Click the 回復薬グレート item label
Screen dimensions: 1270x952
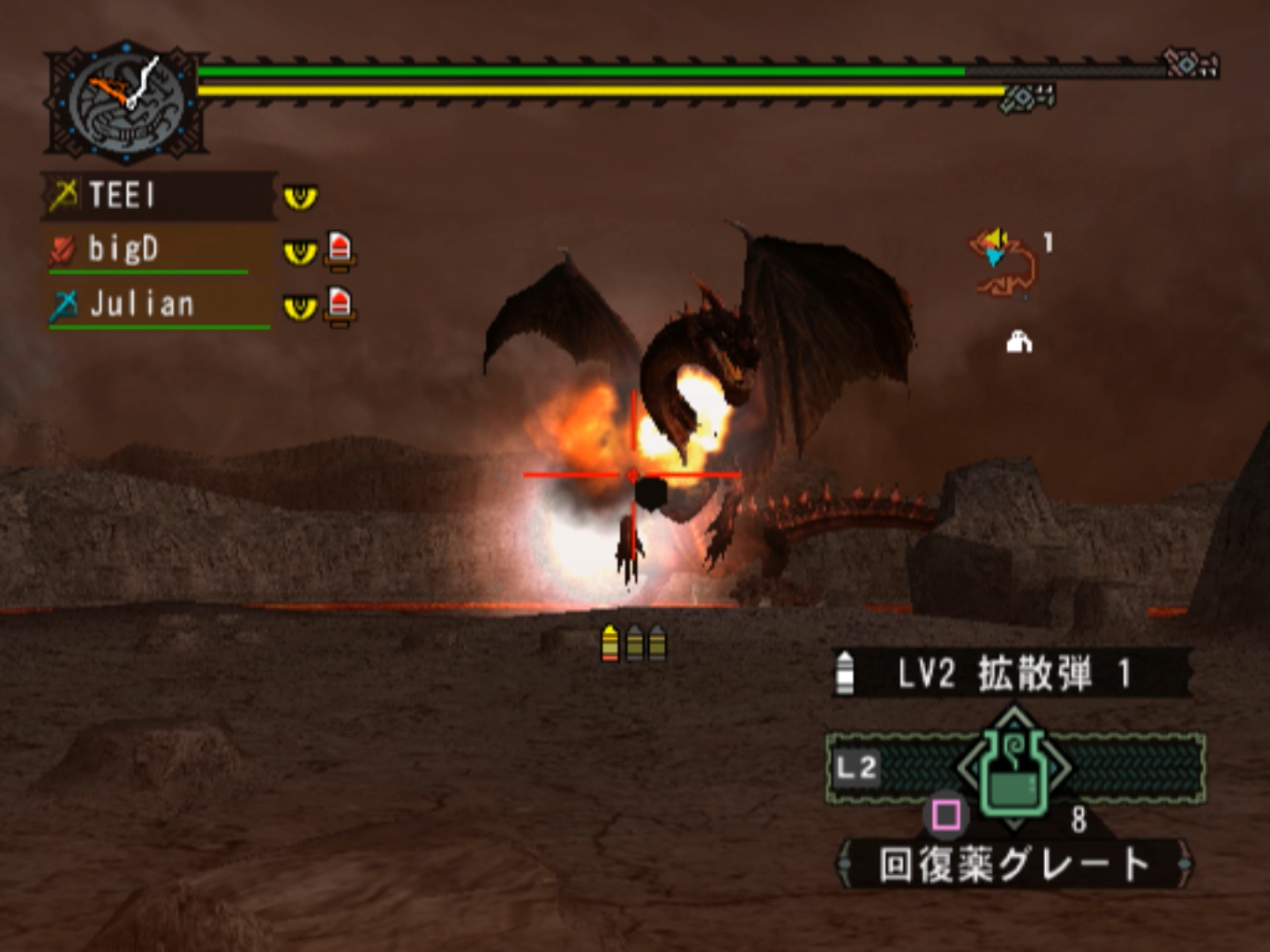pyautogui.click(x=1014, y=864)
